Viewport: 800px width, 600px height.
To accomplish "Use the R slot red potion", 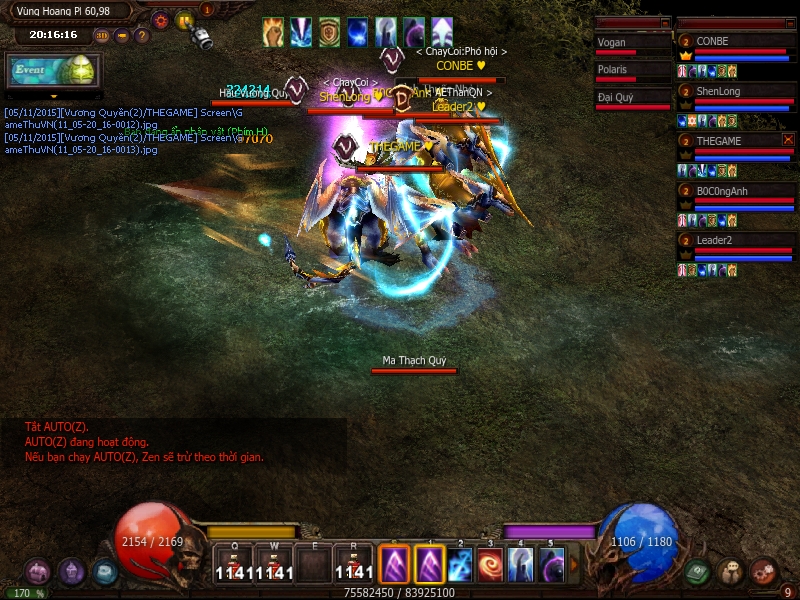I will pos(354,564).
